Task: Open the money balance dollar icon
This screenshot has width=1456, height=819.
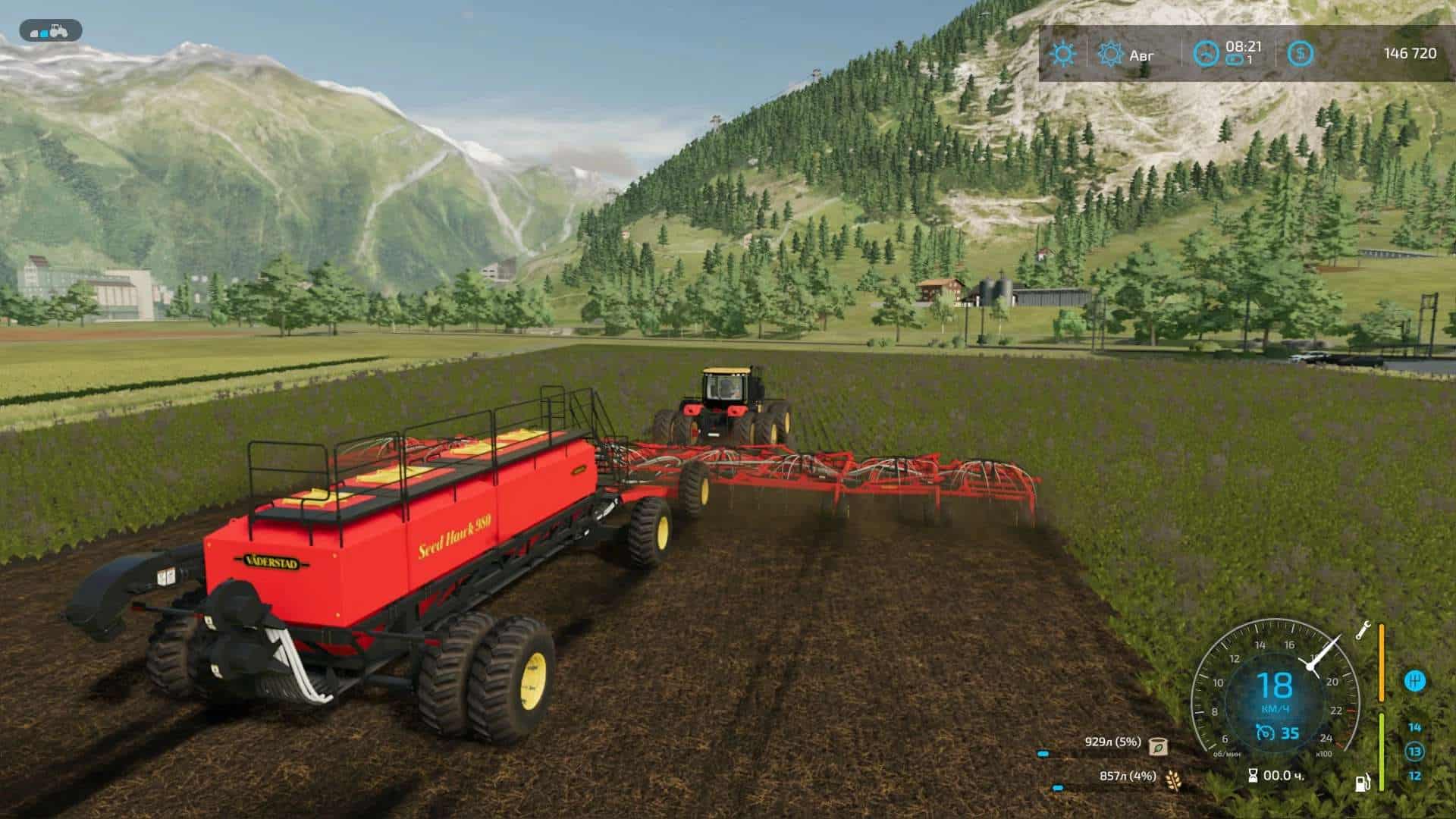Action: (1301, 54)
